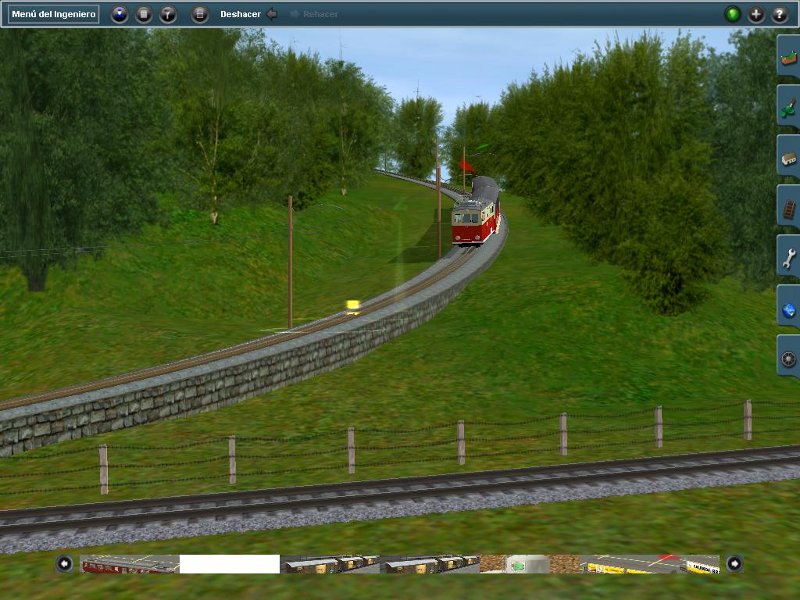This screenshot has width=800, height=600.
Task: Select the red passenger coach thumbnail
Action: (130, 564)
